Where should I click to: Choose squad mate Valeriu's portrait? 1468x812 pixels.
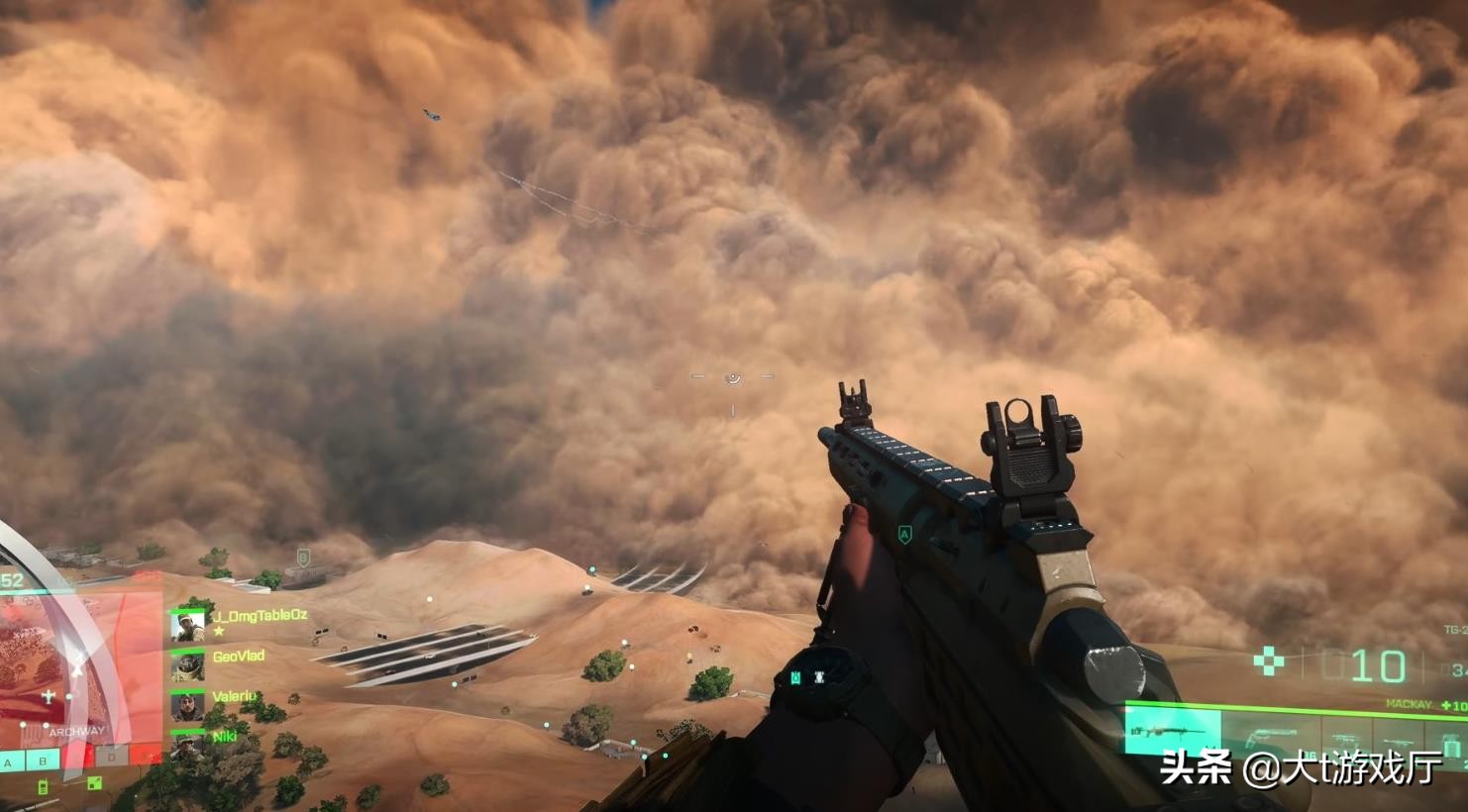pyautogui.click(x=187, y=706)
